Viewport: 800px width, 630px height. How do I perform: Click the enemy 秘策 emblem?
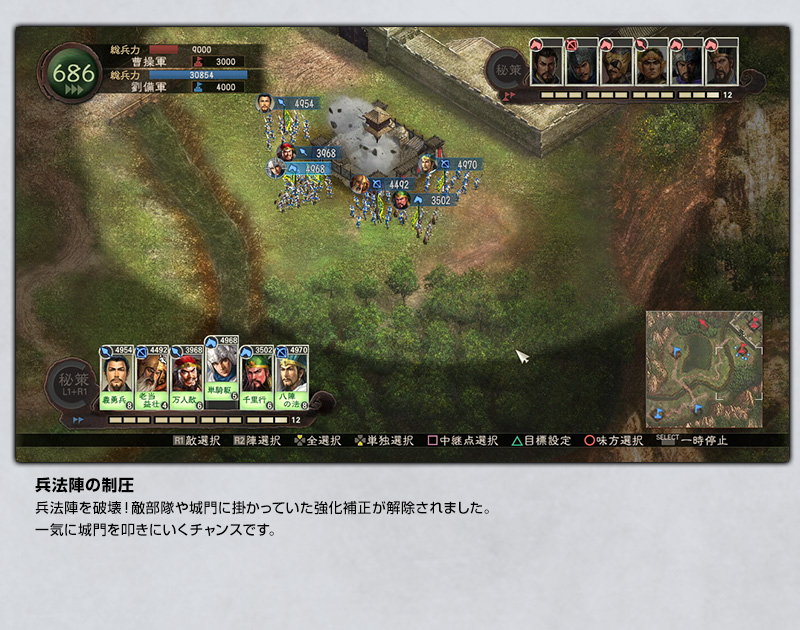point(507,69)
